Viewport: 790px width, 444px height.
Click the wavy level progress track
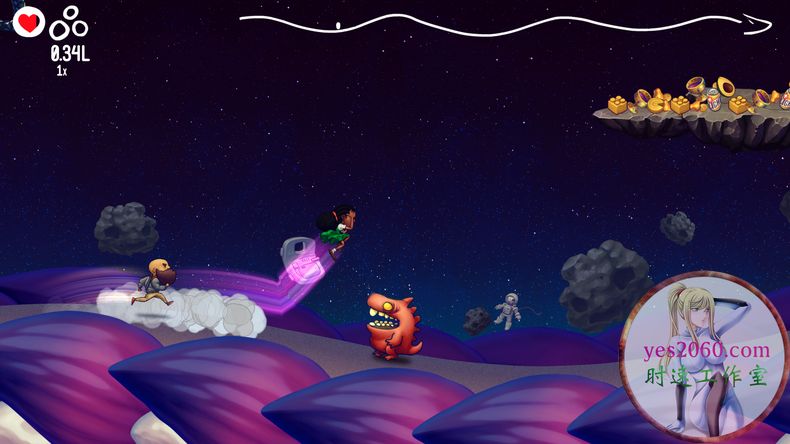pos(500,22)
